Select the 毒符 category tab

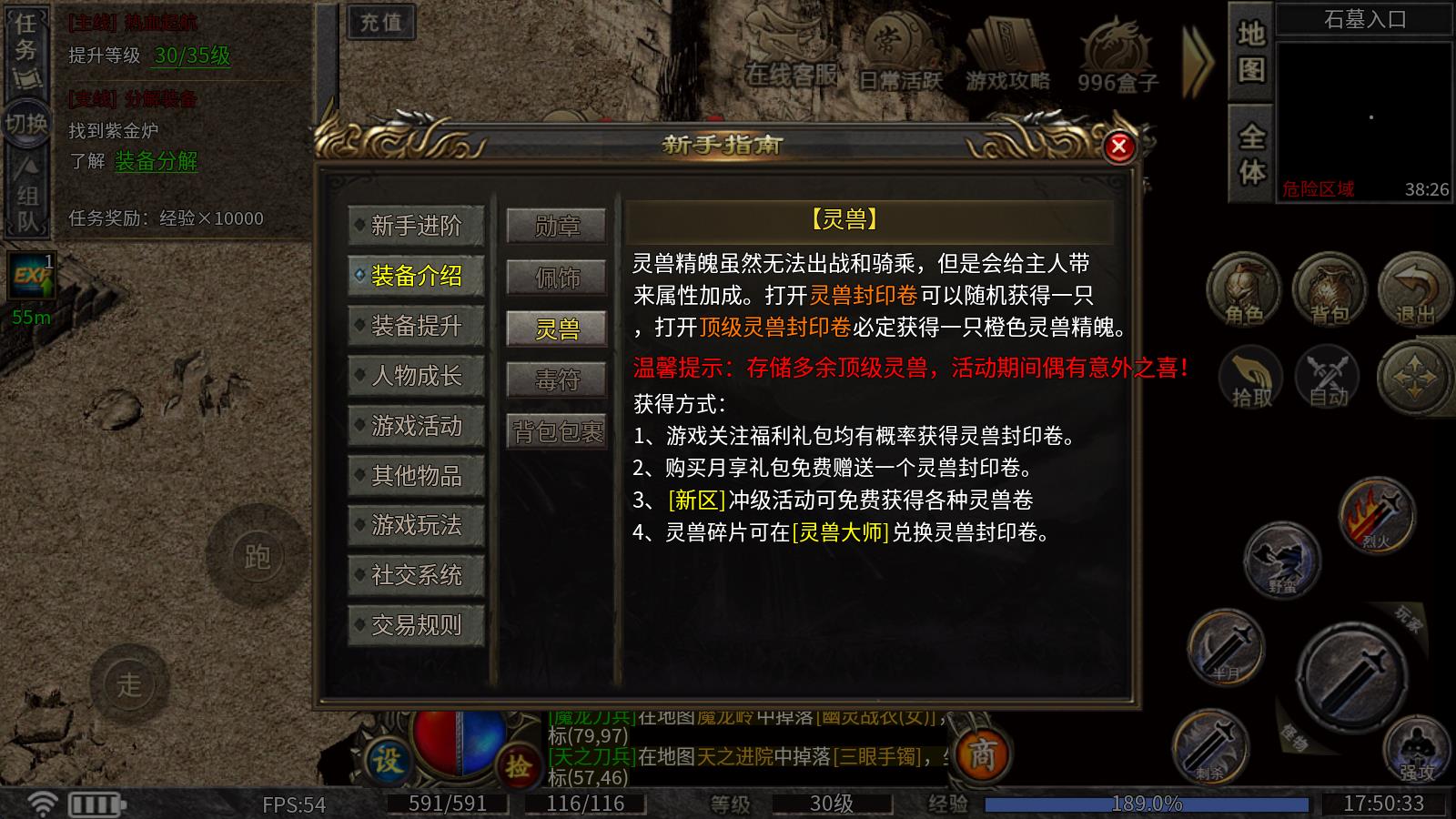(x=556, y=379)
